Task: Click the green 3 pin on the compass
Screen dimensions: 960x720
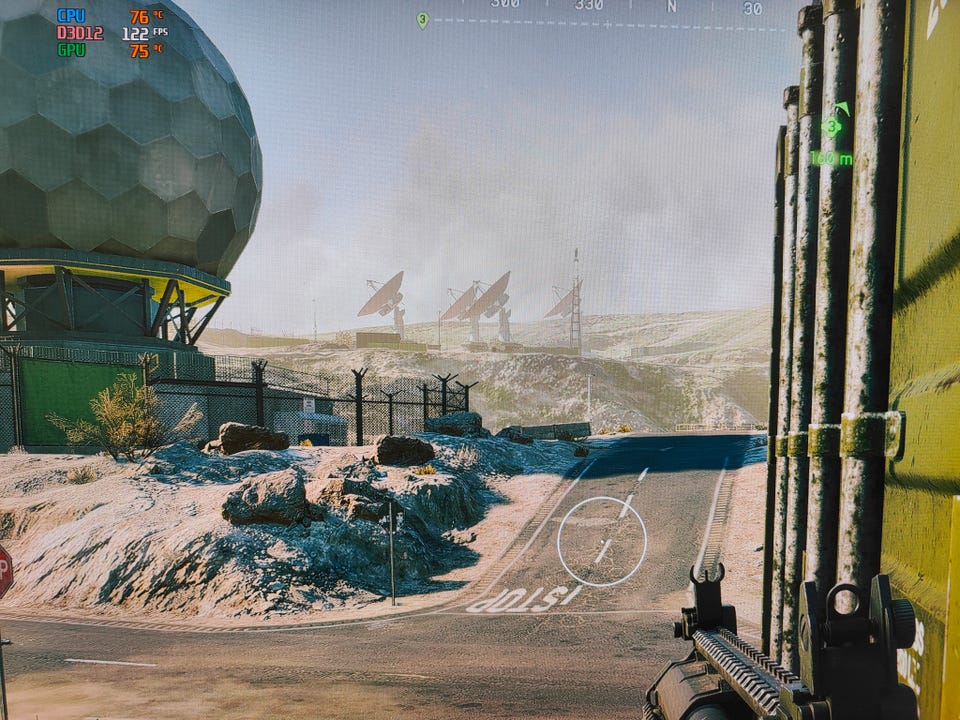Action: (x=422, y=19)
